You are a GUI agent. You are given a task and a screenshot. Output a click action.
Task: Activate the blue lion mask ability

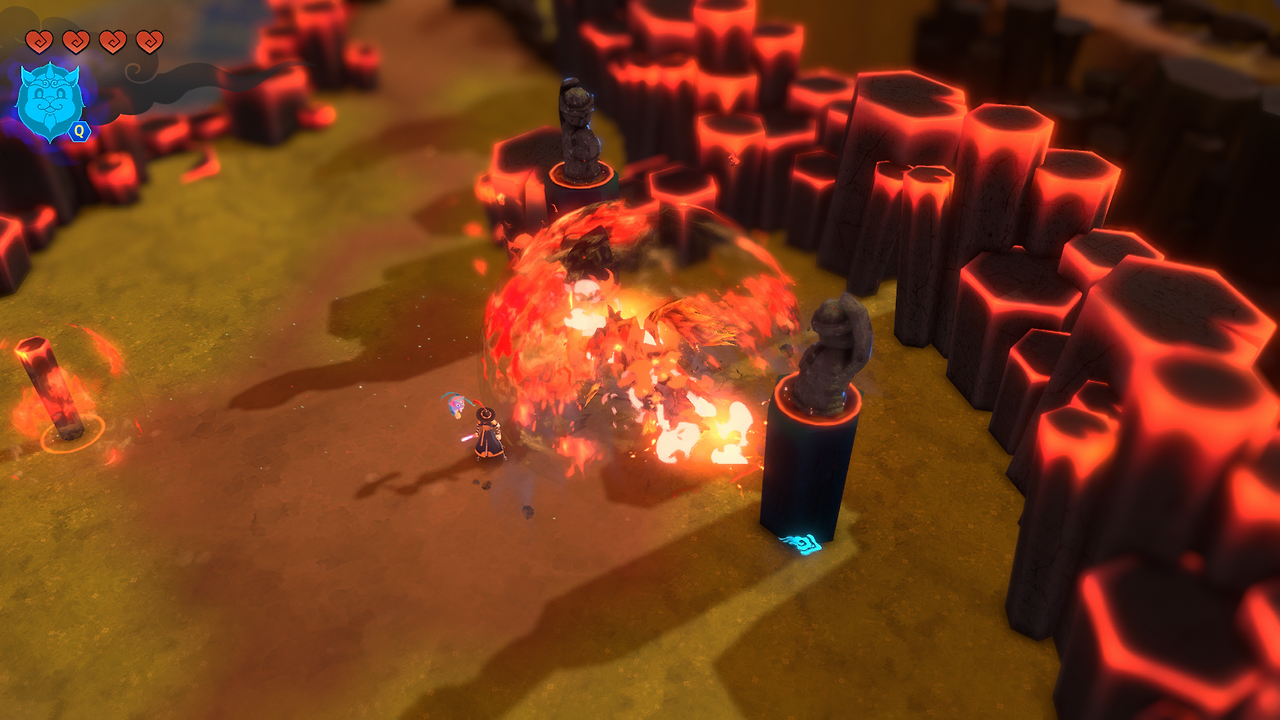50,102
